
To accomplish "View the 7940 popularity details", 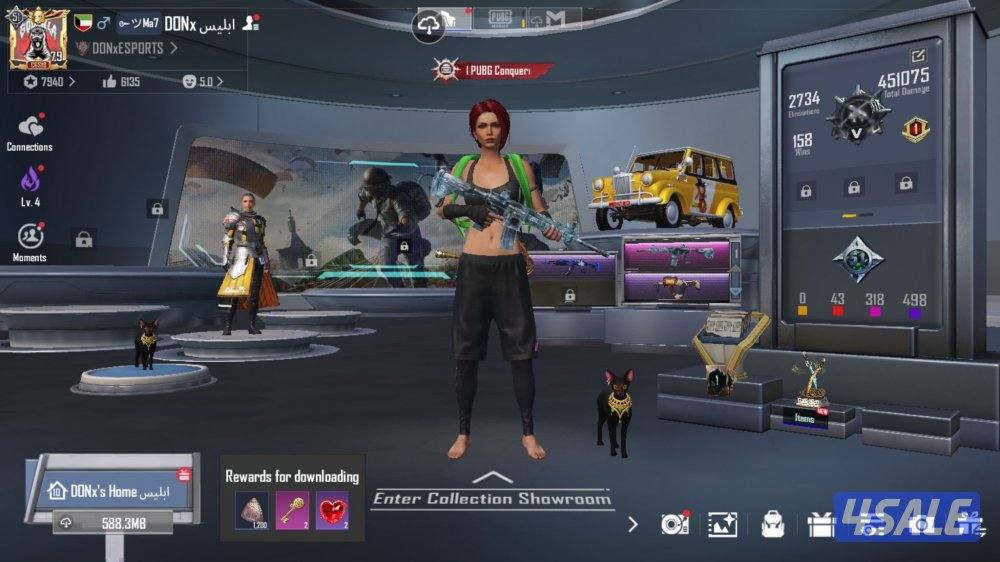I will pos(49,82).
